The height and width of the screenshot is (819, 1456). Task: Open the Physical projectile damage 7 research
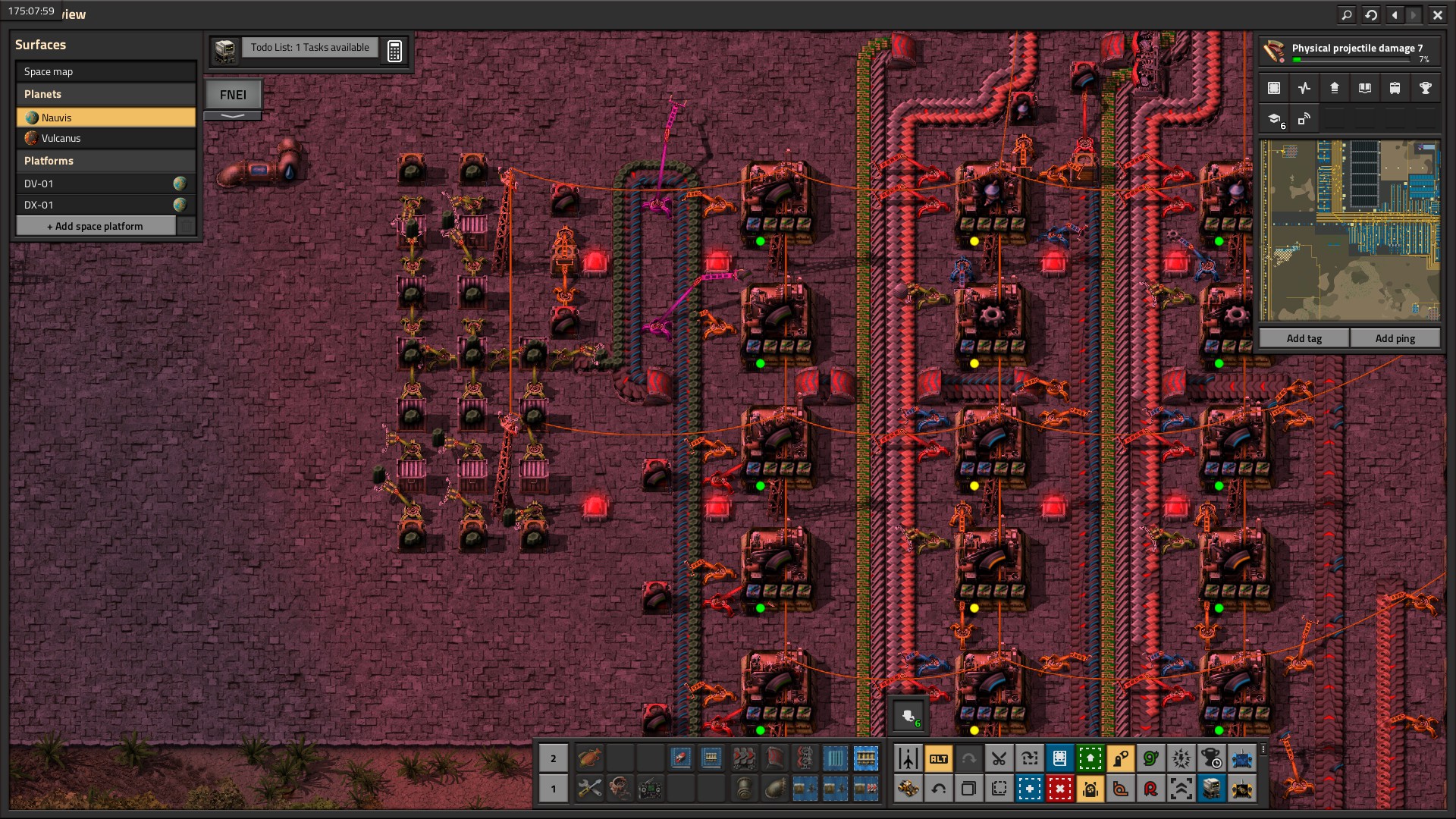pyautogui.click(x=1348, y=52)
